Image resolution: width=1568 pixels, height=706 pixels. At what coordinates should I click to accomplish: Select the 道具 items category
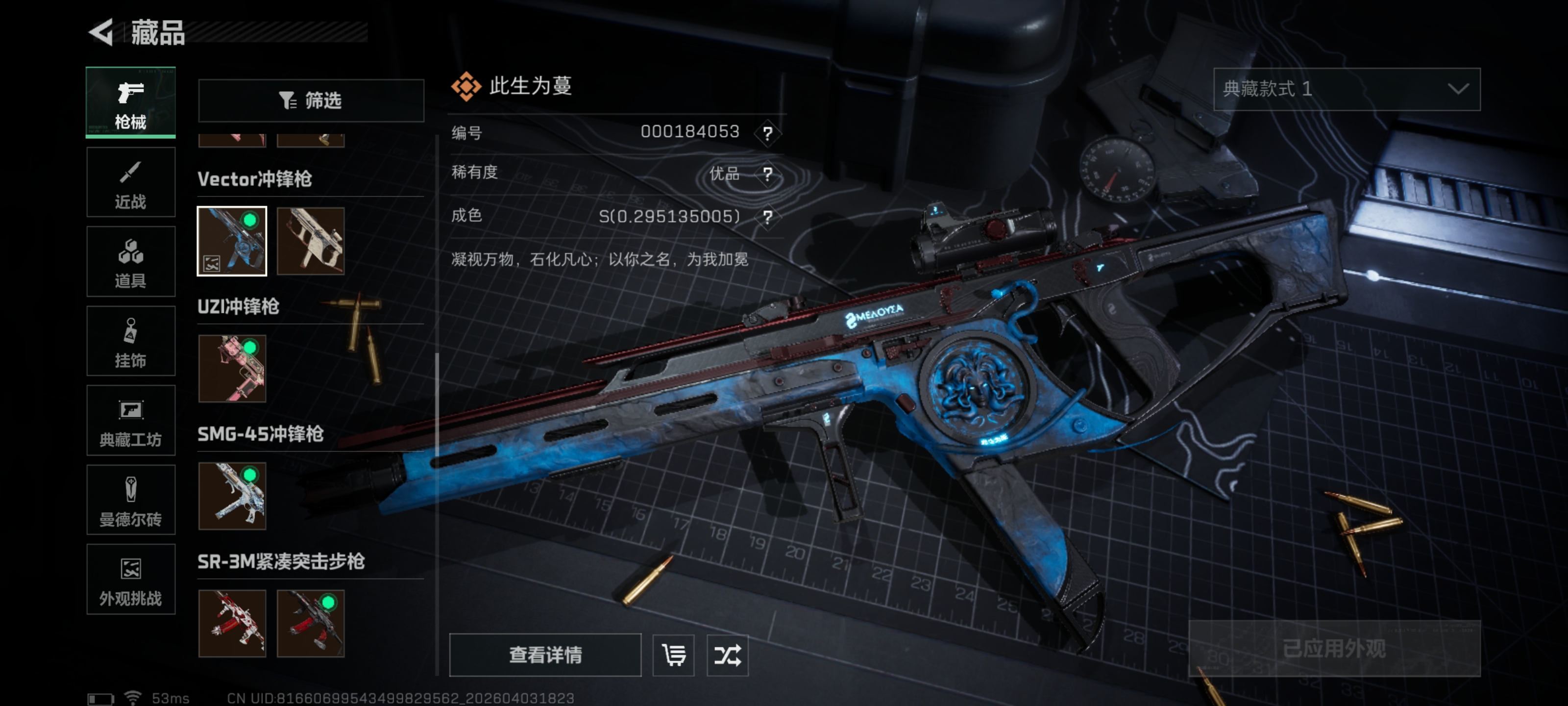pyautogui.click(x=130, y=262)
